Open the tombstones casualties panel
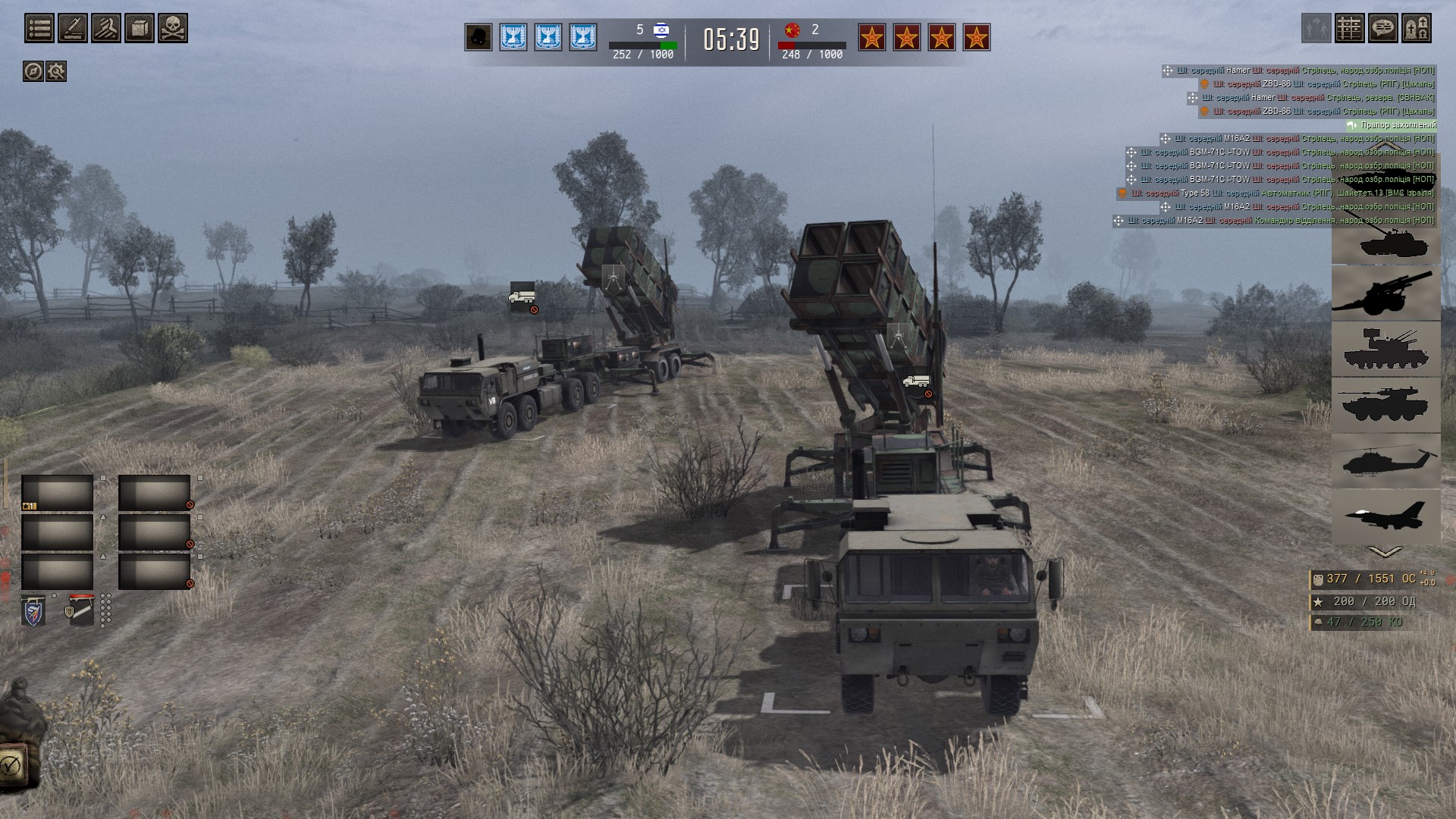1456x819 pixels. (x=1417, y=29)
